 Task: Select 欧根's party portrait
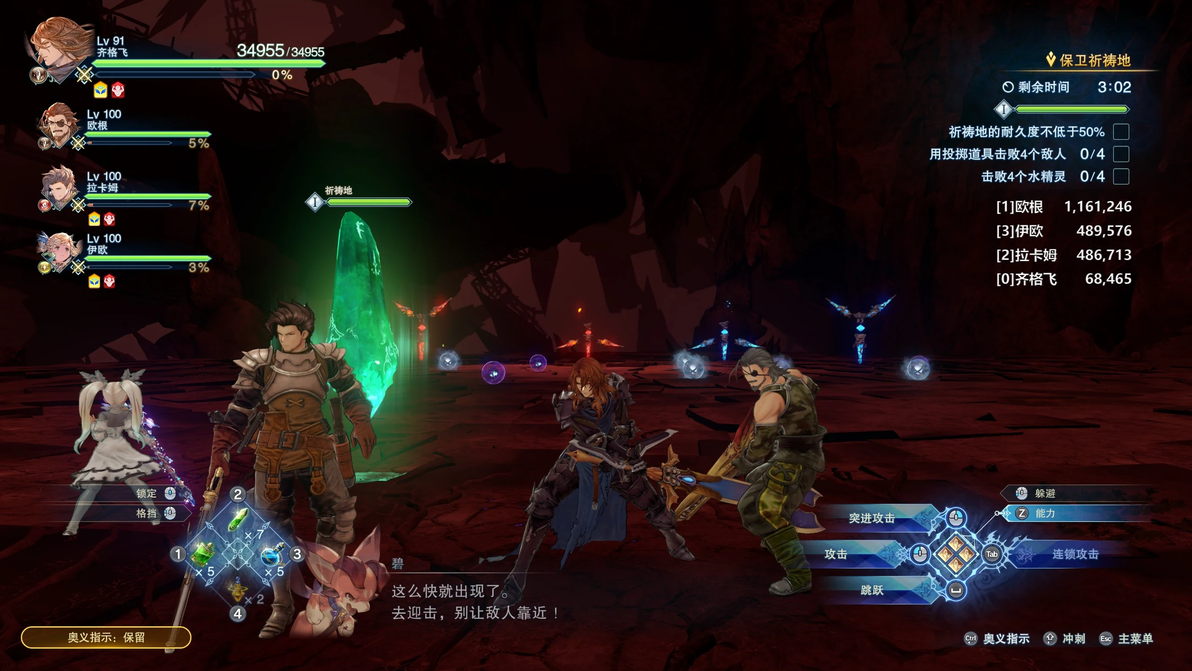click(x=59, y=125)
